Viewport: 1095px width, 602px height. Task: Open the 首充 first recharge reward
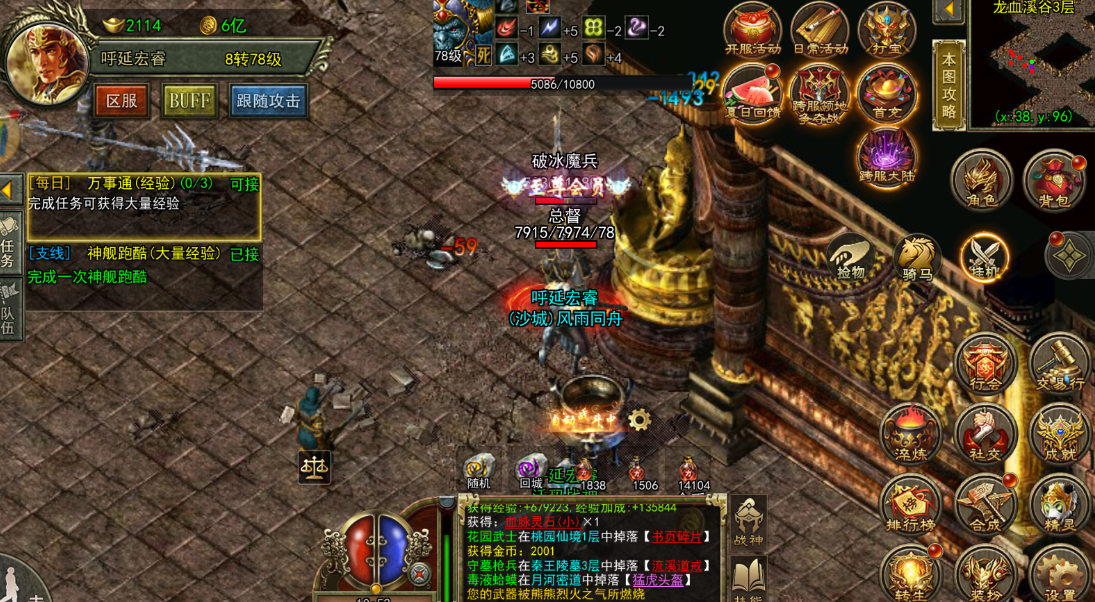886,92
